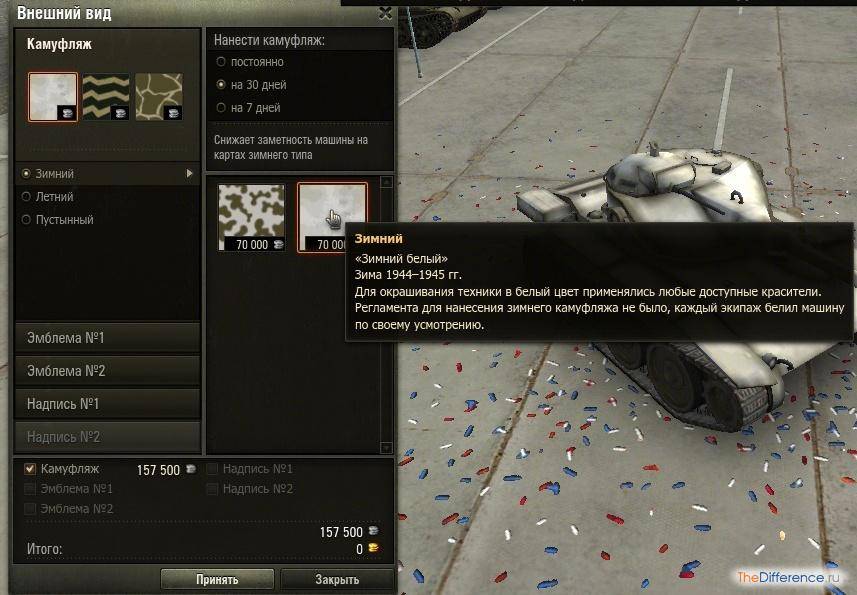The width and height of the screenshot is (857, 595).
Task: Toggle the Камуфляж purchase checkbox
Action: 30,469
